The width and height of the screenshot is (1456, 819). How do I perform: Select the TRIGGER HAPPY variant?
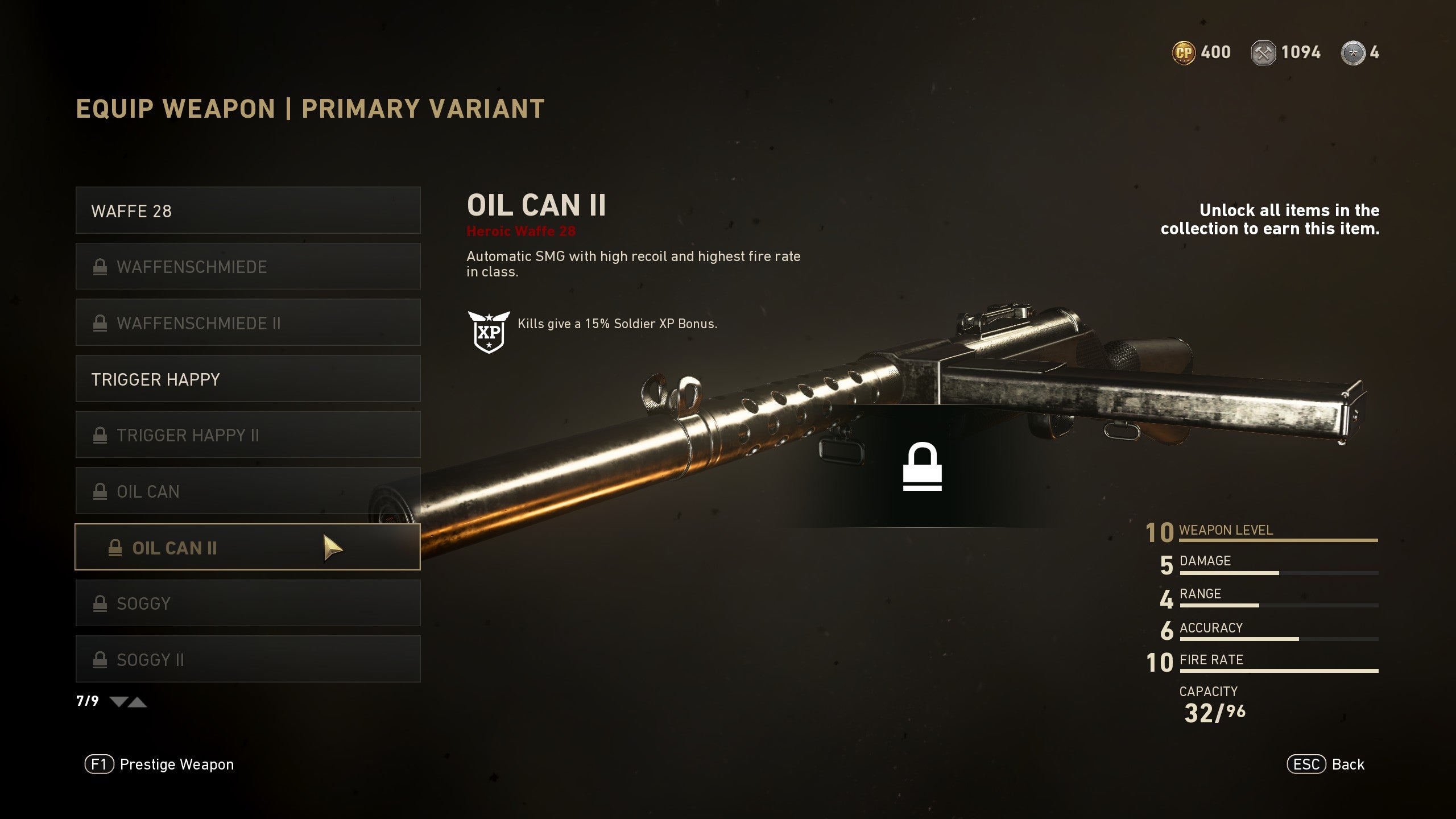click(x=247, y=379)
